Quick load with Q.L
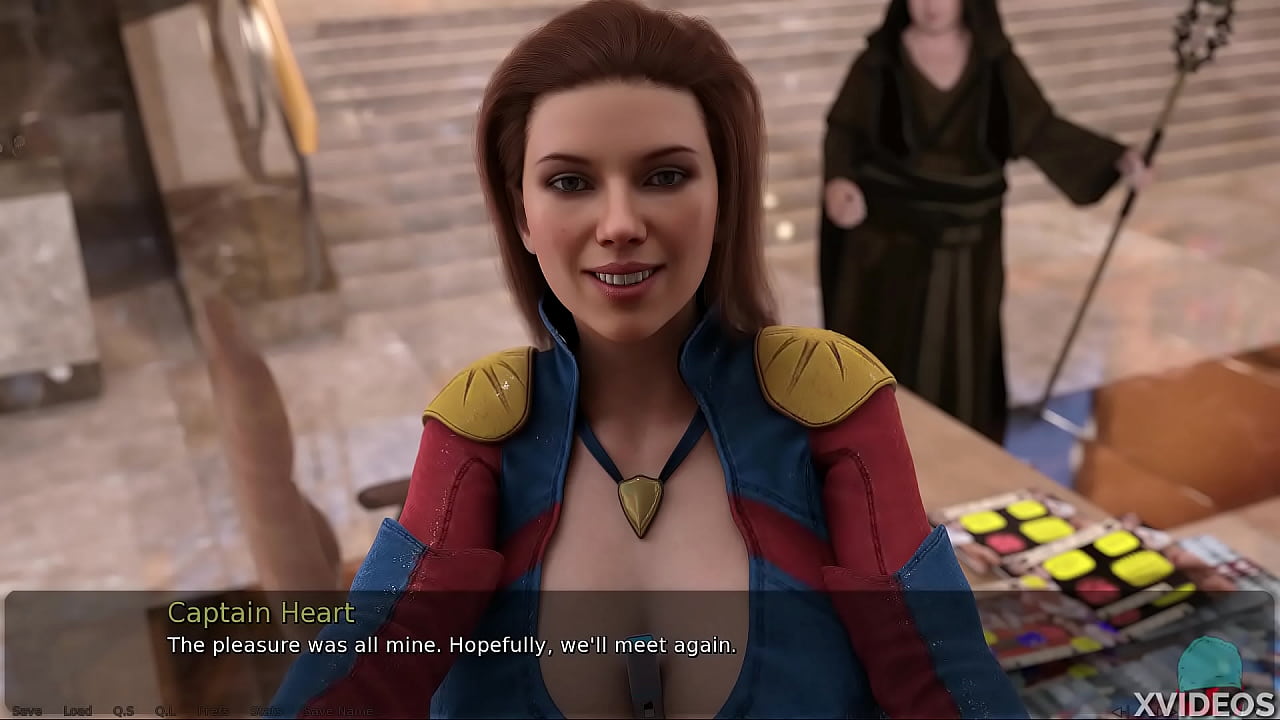The image size is (1280, 720). pos(165,711)
